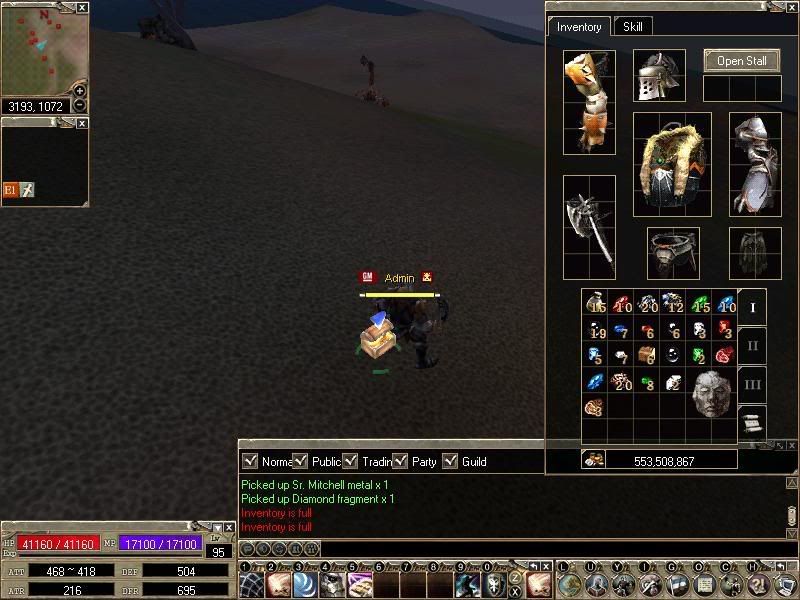Toggle the Guild chat filter checkbox
This screenshot has height=600, width=800.
tap(450, 461)
